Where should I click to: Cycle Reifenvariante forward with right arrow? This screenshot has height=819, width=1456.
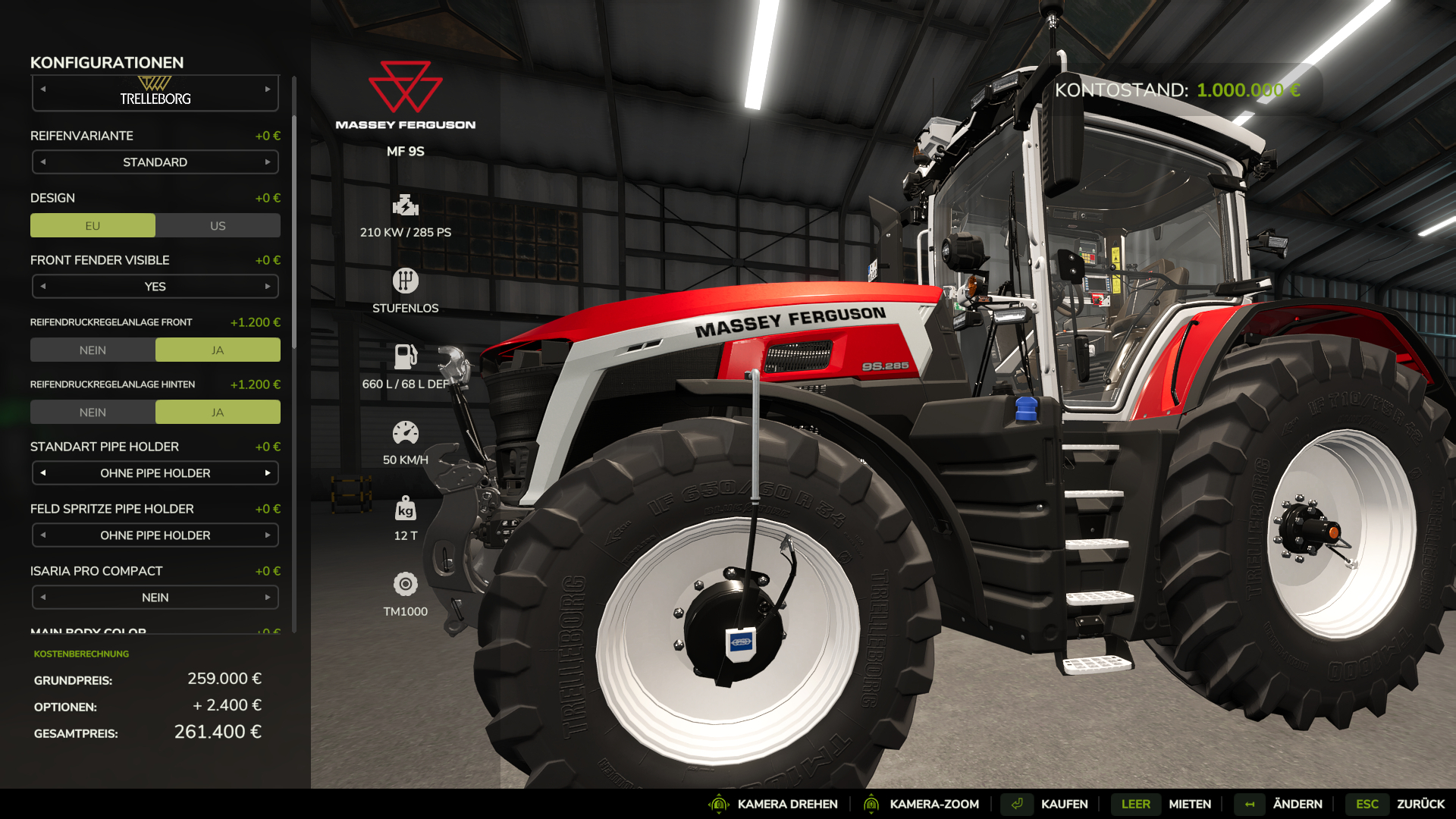268,162
